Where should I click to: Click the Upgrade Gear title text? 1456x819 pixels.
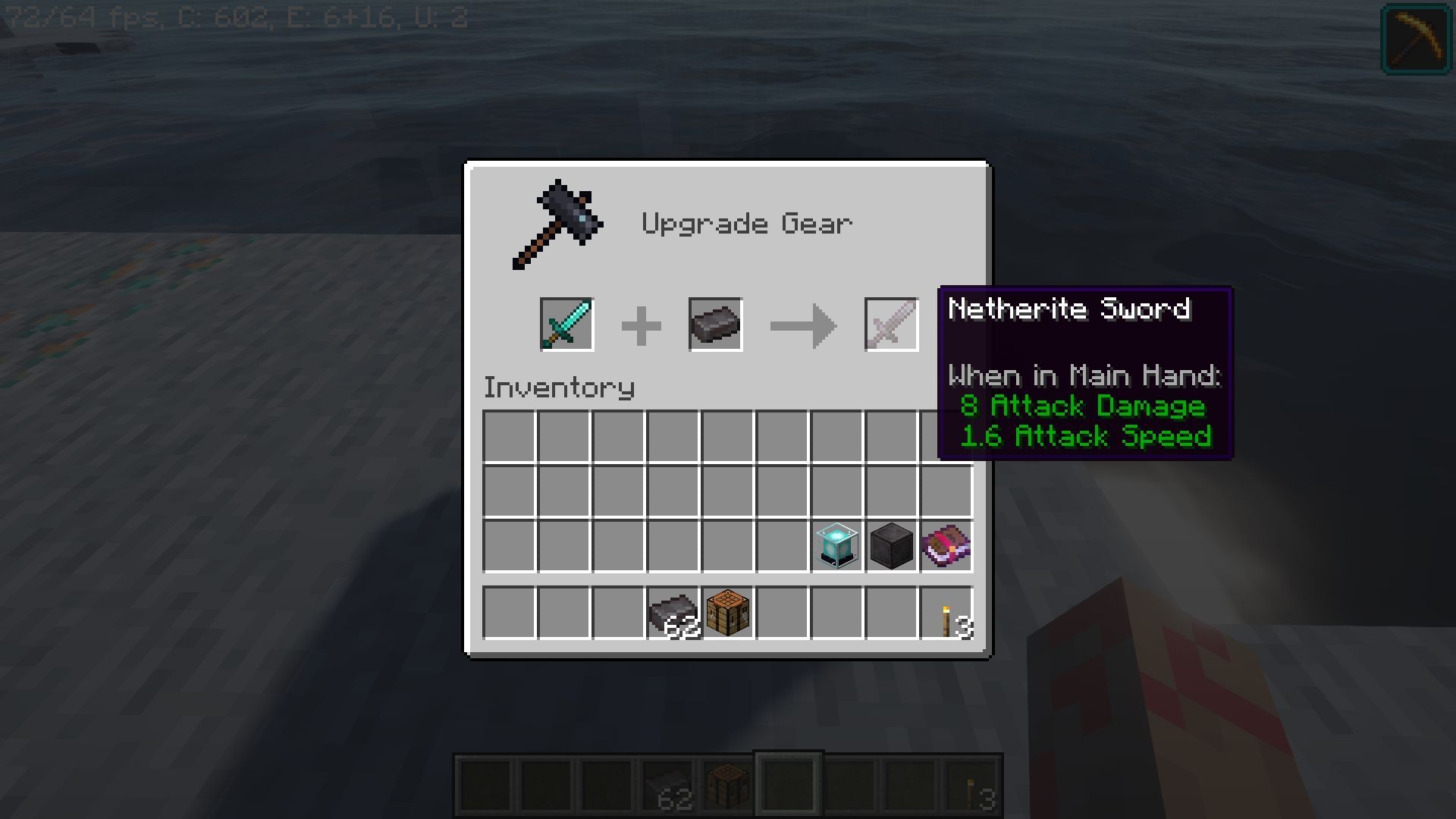click(x=747, y=222)
